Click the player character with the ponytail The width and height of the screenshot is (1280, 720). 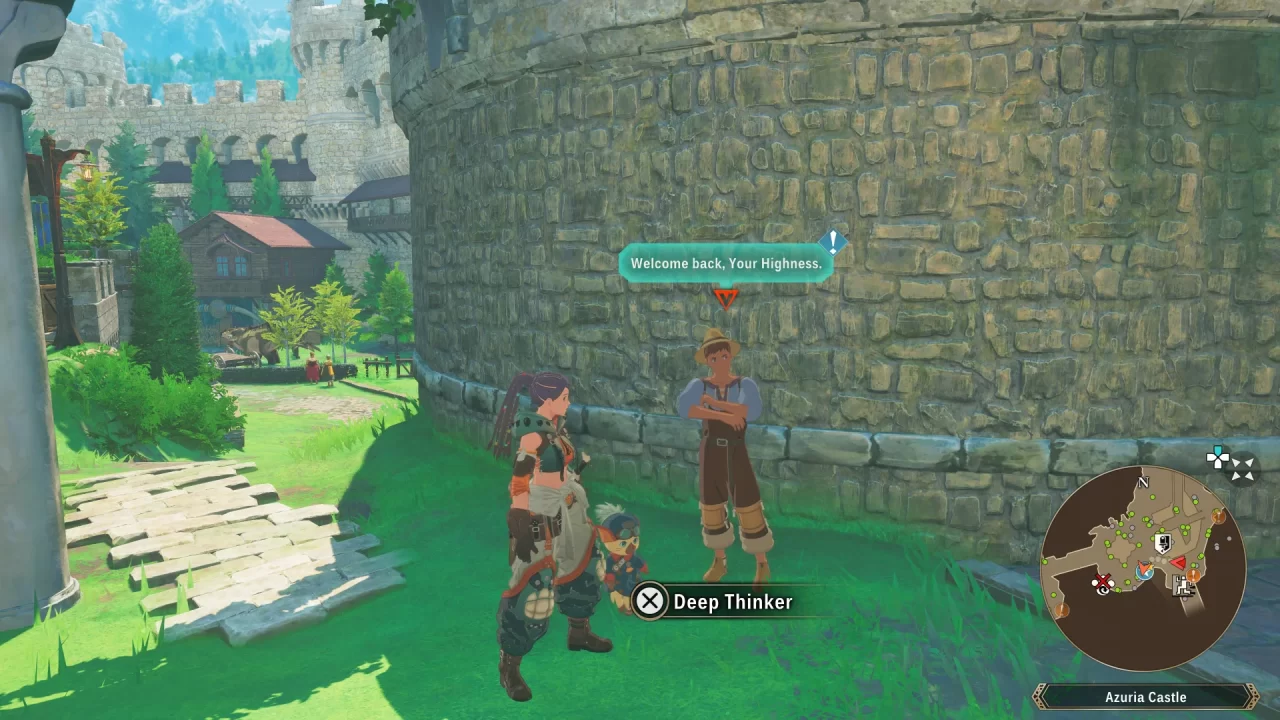(545, 480)
